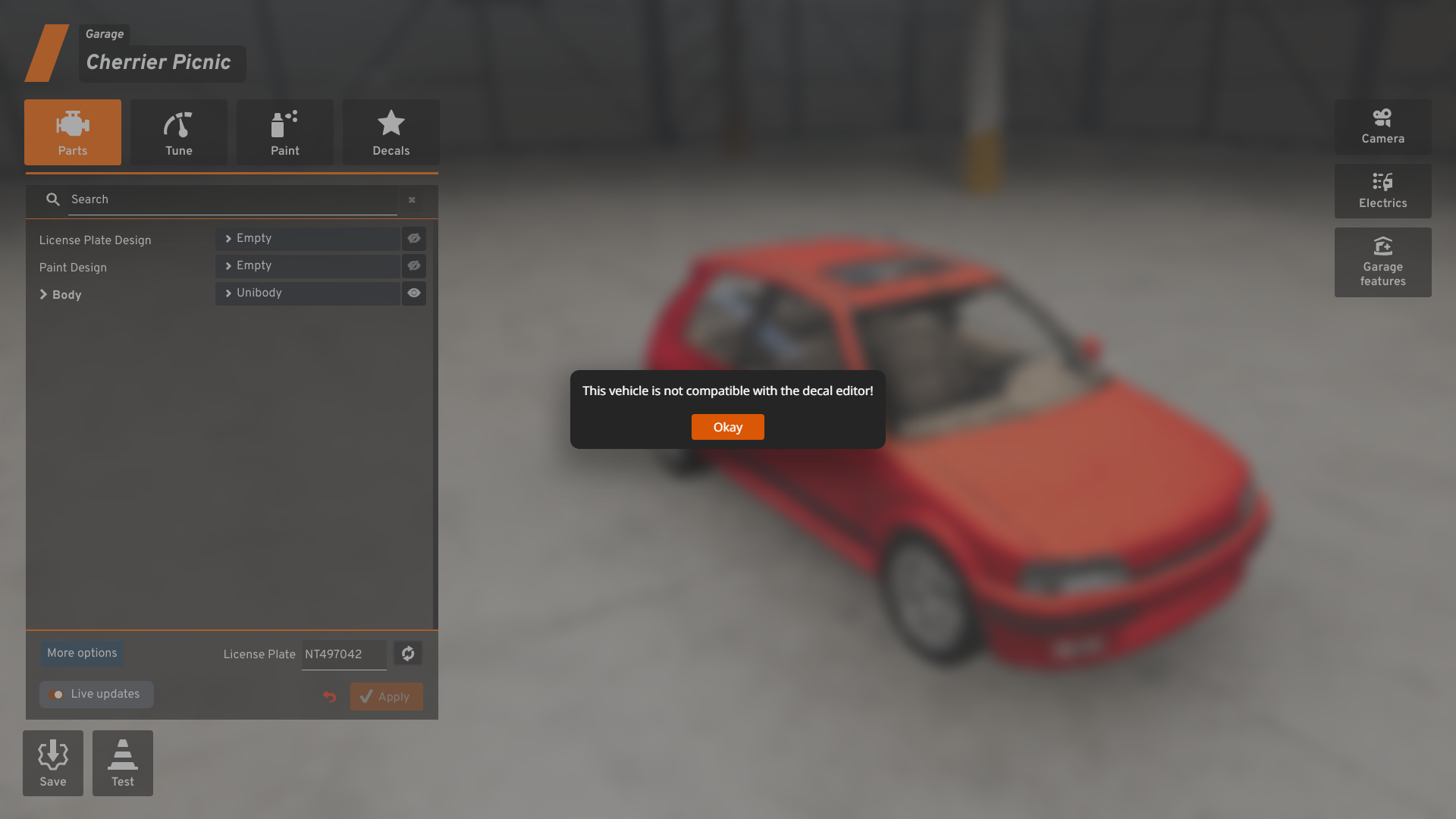This screenshot has width=1456, height=819.
Task: Toggle visibility of the Unibody part
Action: point(414,293)
